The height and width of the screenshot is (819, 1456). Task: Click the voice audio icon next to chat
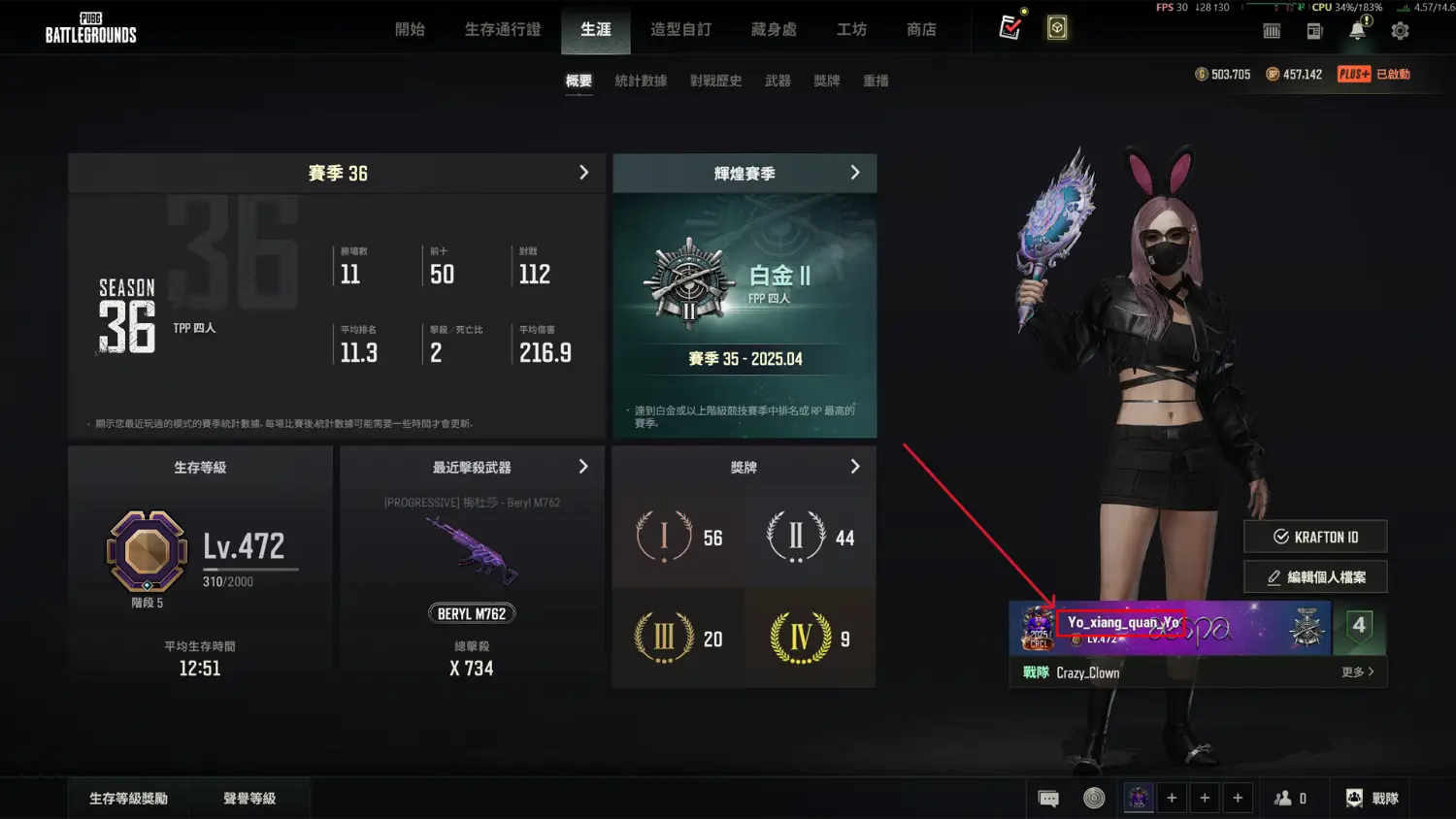(x=1096, y=798)
